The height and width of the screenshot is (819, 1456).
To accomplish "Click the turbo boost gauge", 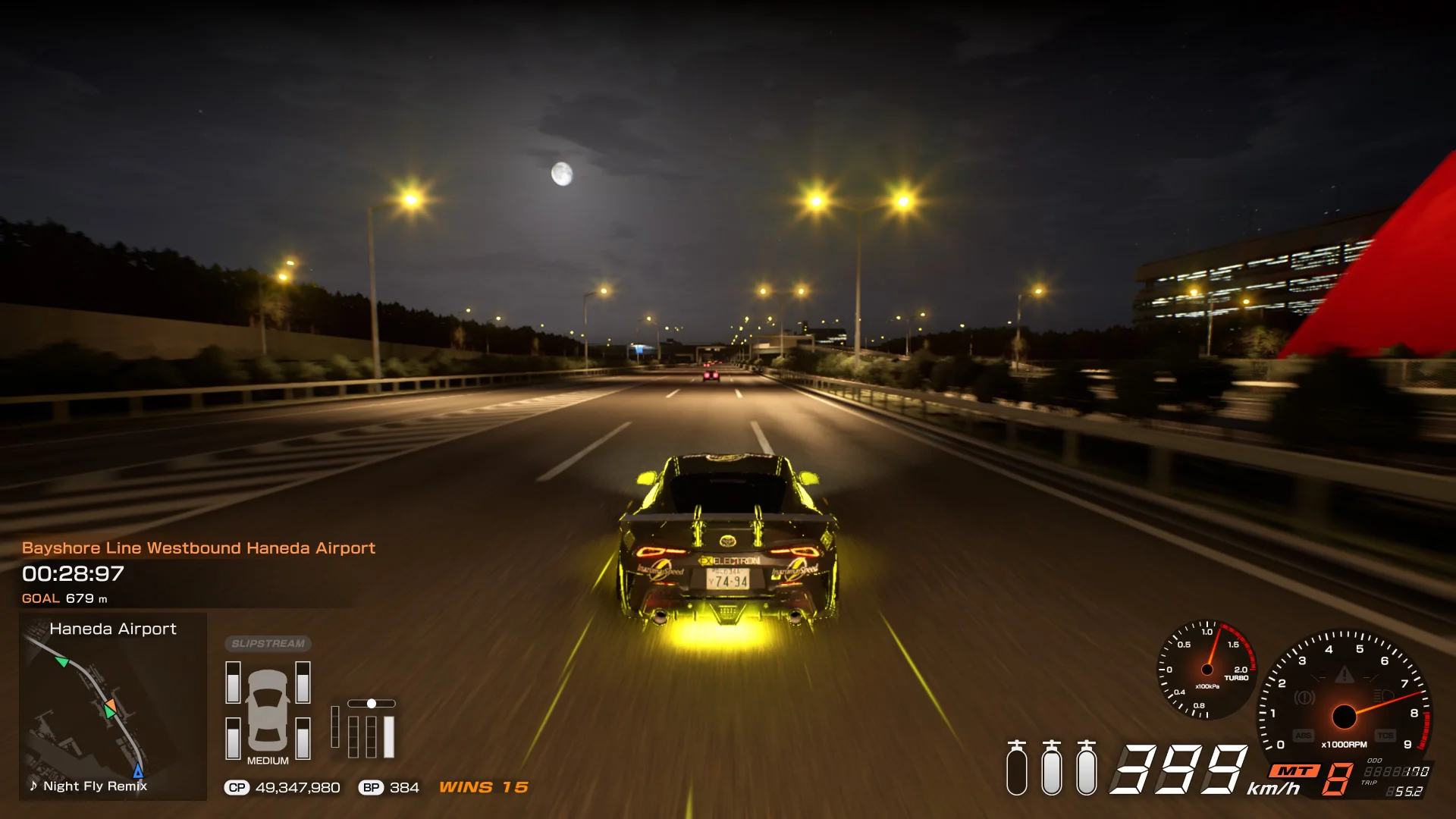I will click(1207, 670).
